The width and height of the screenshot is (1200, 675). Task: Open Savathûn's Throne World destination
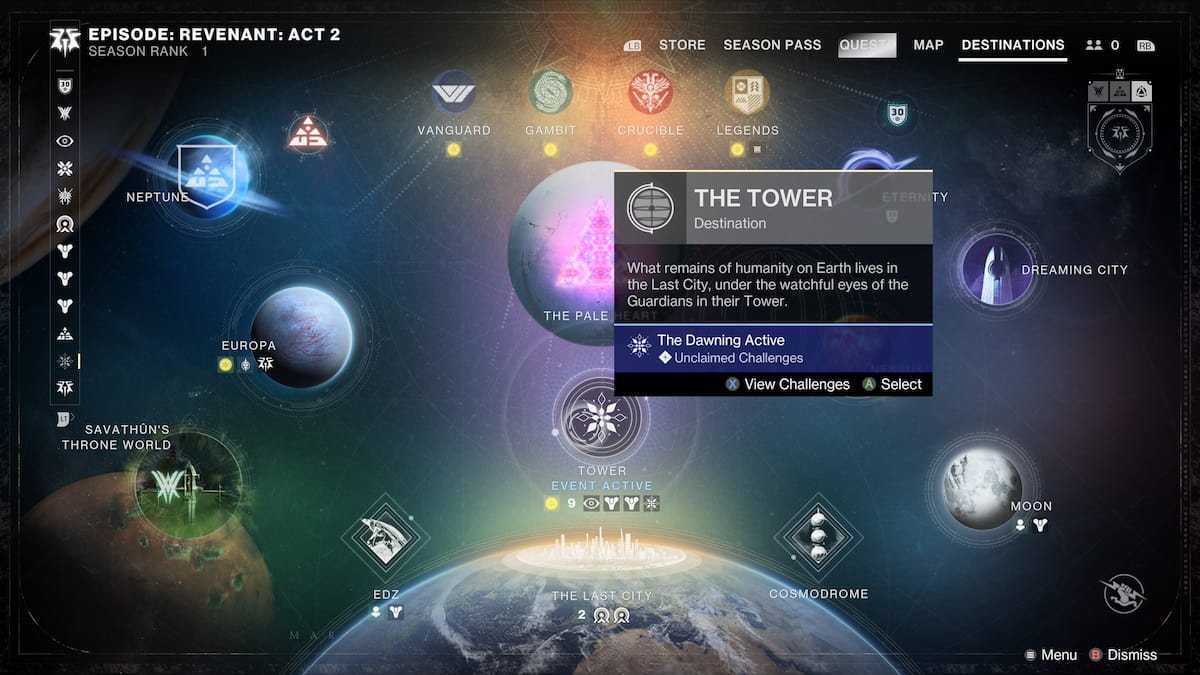(x=187, y=485)
